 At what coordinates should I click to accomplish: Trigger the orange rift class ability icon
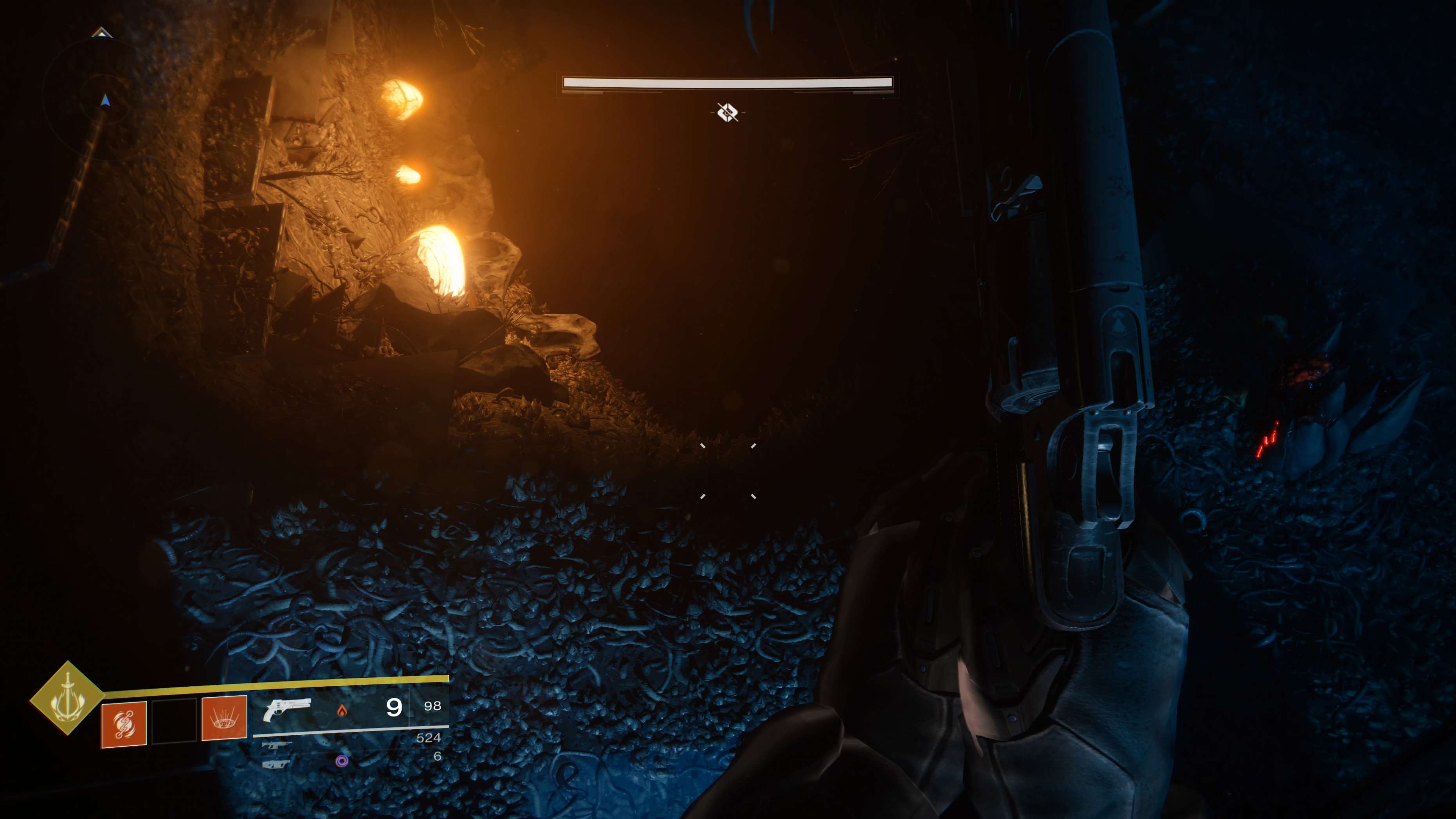pos(224,718)
